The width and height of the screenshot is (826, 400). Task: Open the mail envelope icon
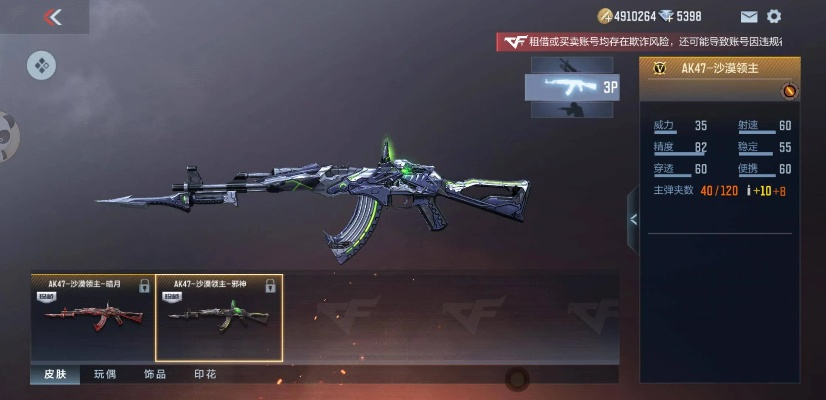[749, 16]
